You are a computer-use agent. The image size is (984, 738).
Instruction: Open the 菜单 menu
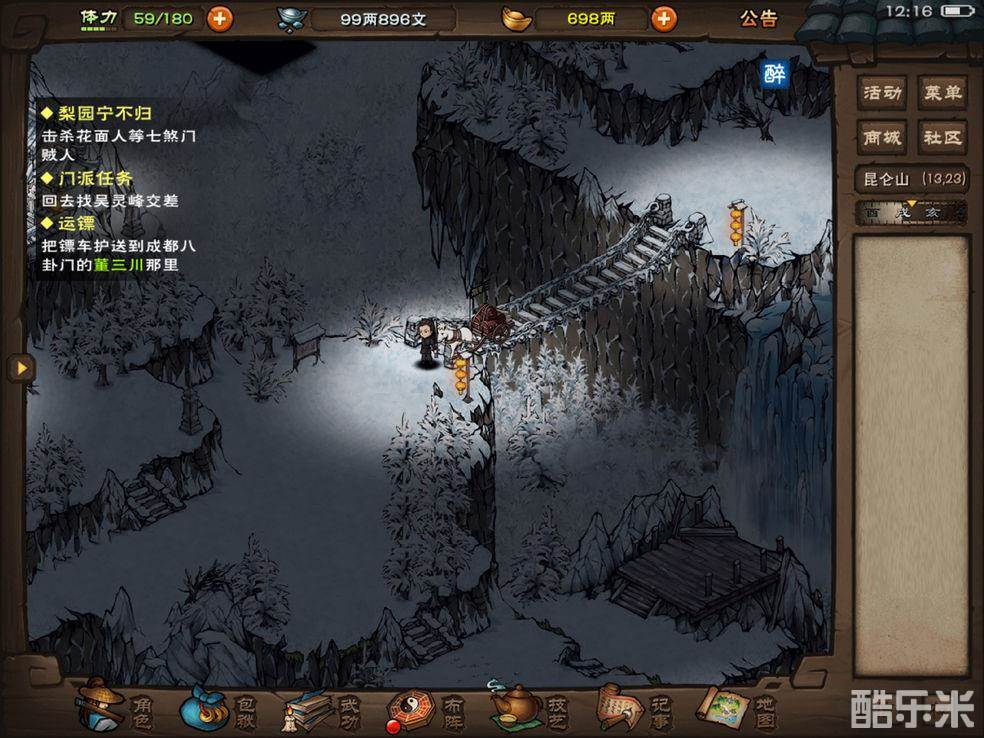coord(941,93)
